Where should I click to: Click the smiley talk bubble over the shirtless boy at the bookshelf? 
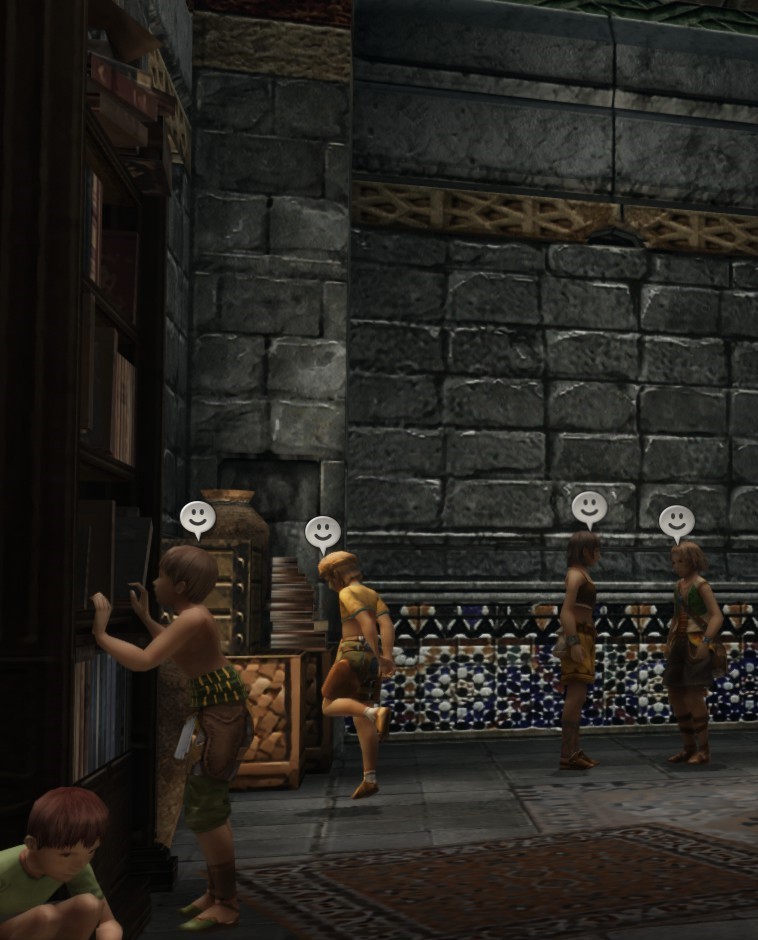[197, 518]
